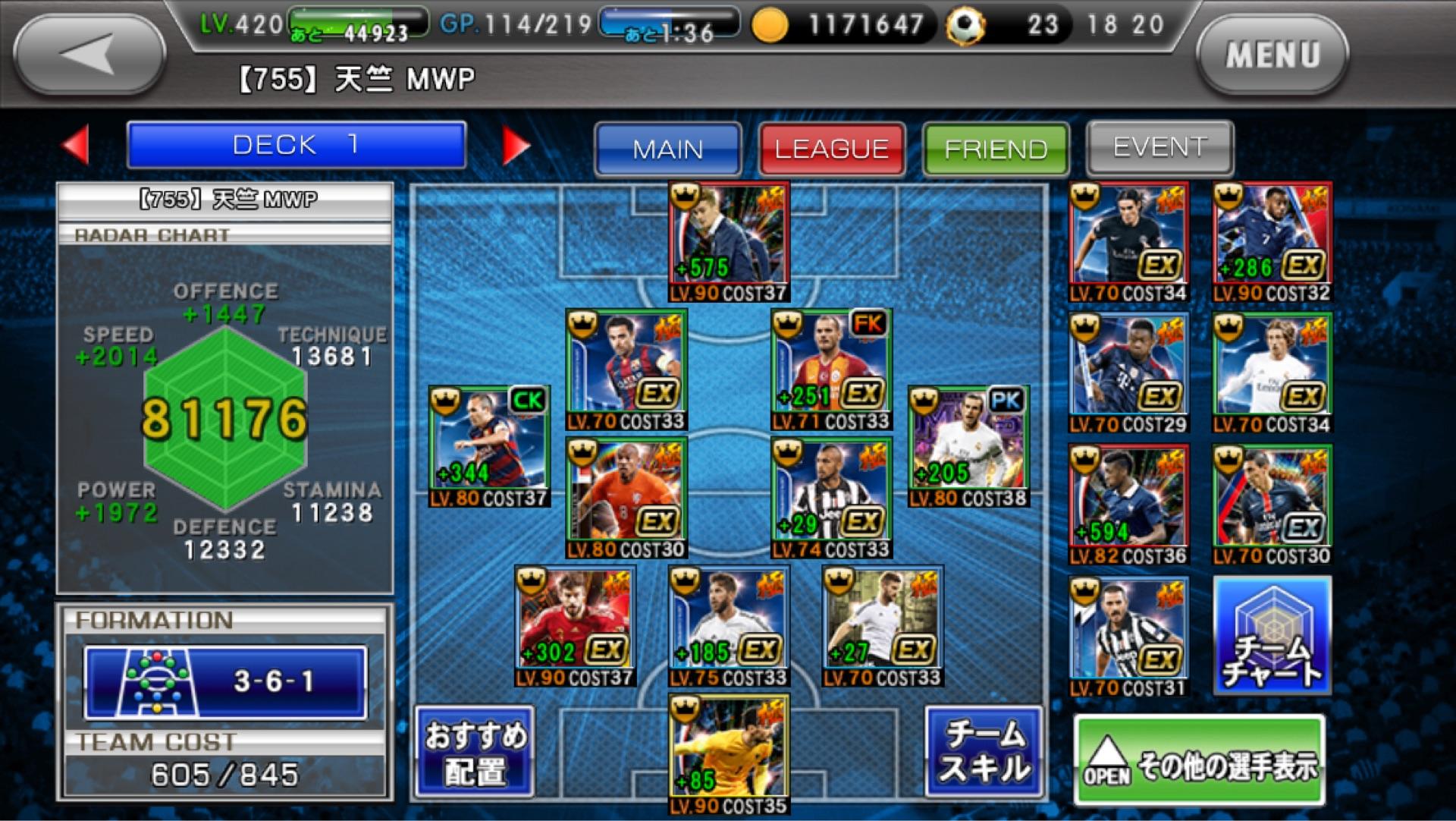Open the チームチャート team chart

pos(1272,636)
